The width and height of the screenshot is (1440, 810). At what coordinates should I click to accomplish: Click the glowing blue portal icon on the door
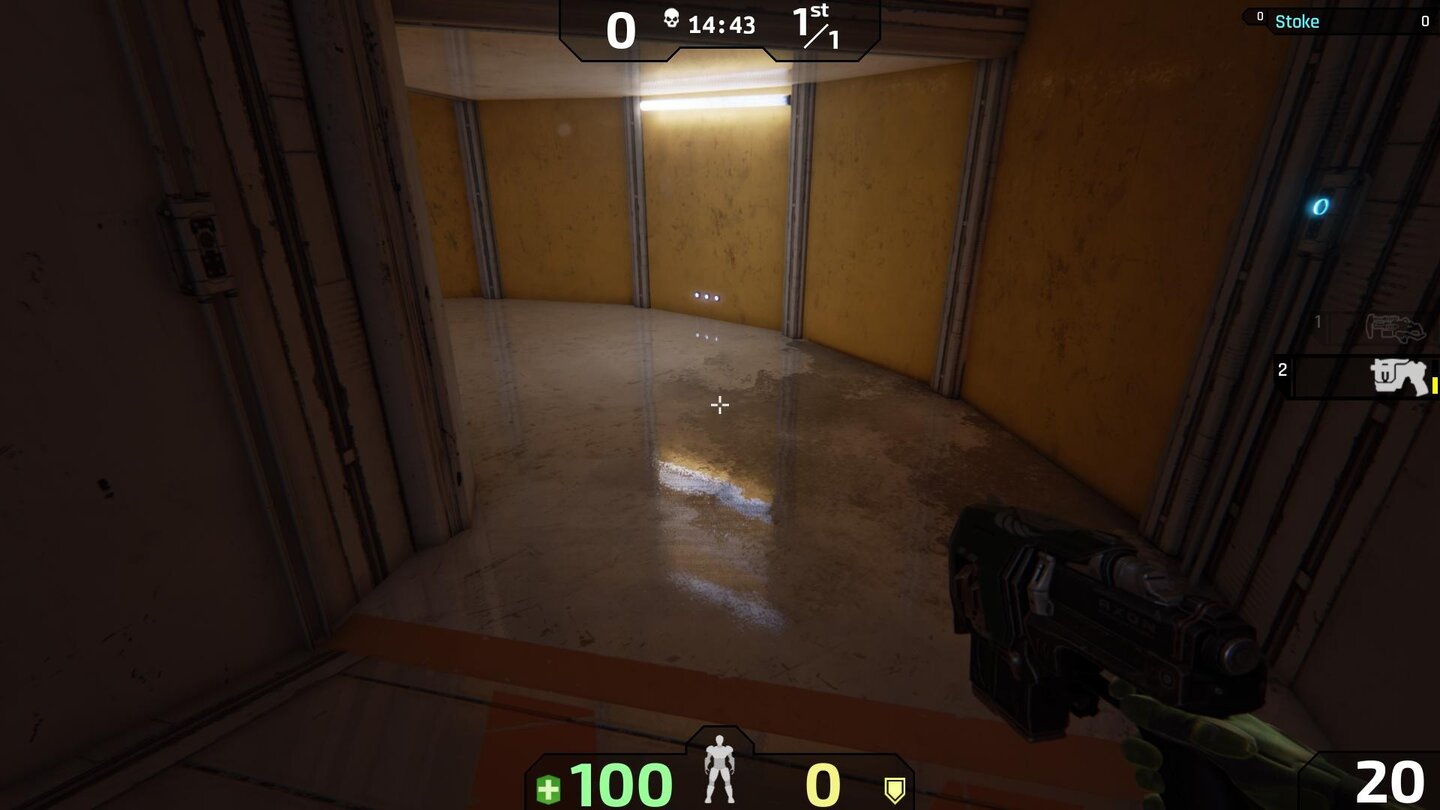[1319, 206]
